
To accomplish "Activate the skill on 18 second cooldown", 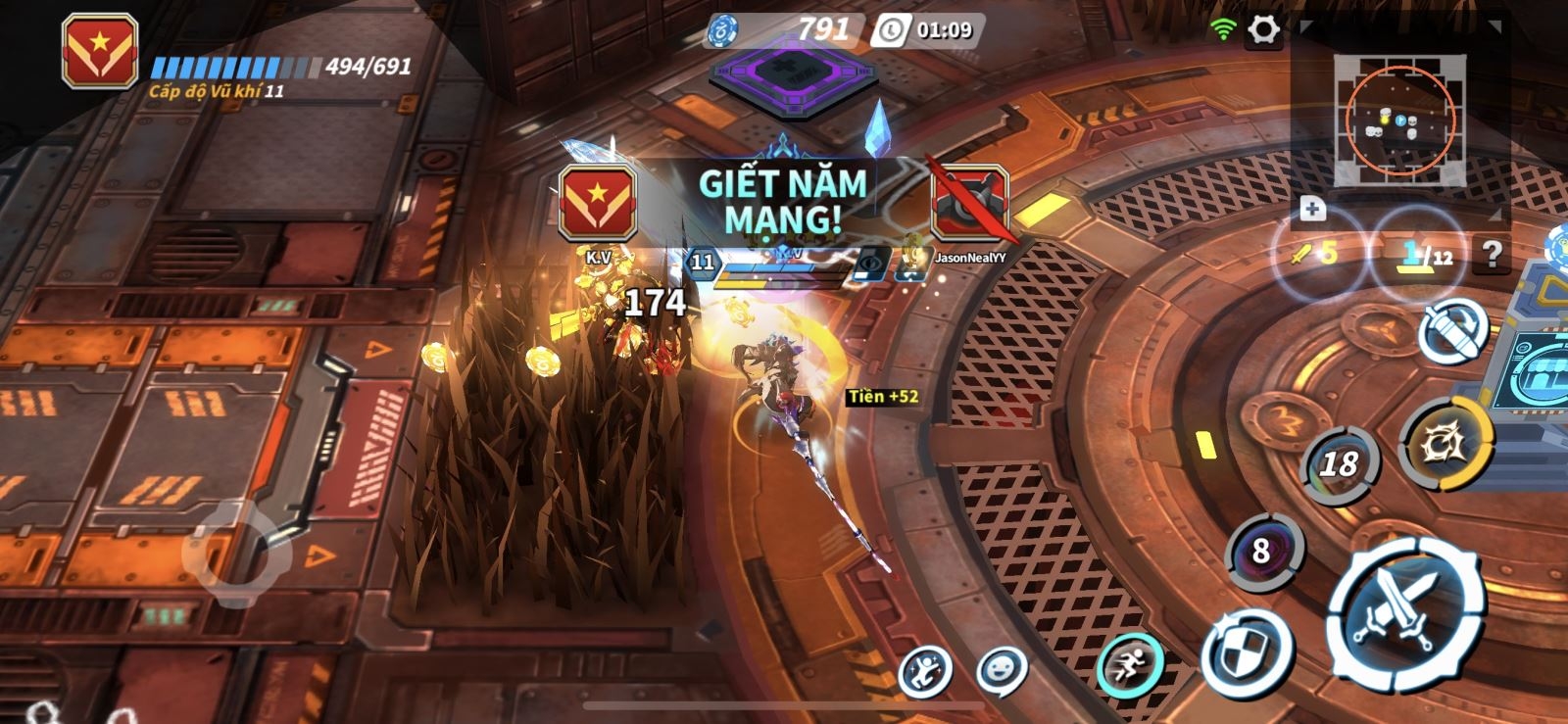I will (x=1339, y=463).
